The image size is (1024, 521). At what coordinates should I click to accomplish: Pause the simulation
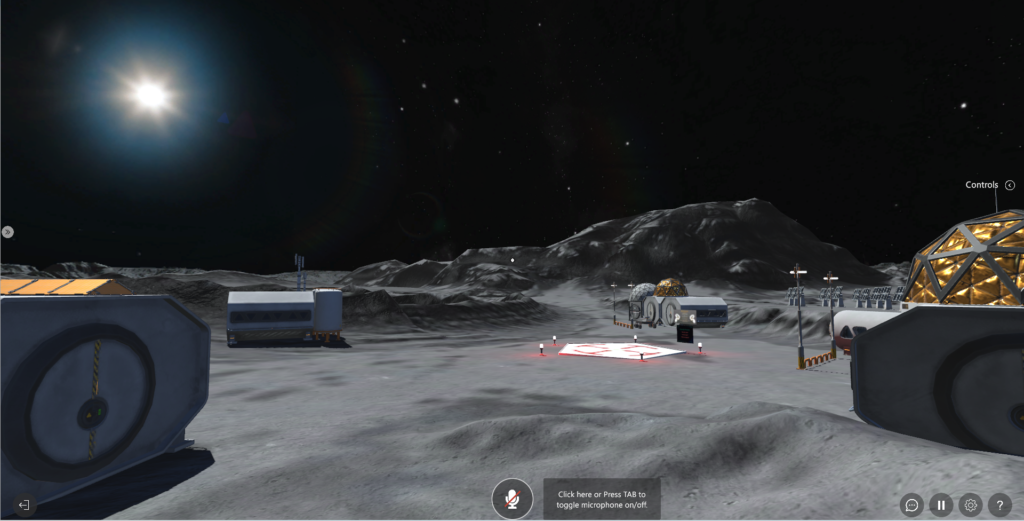(940, 505)
